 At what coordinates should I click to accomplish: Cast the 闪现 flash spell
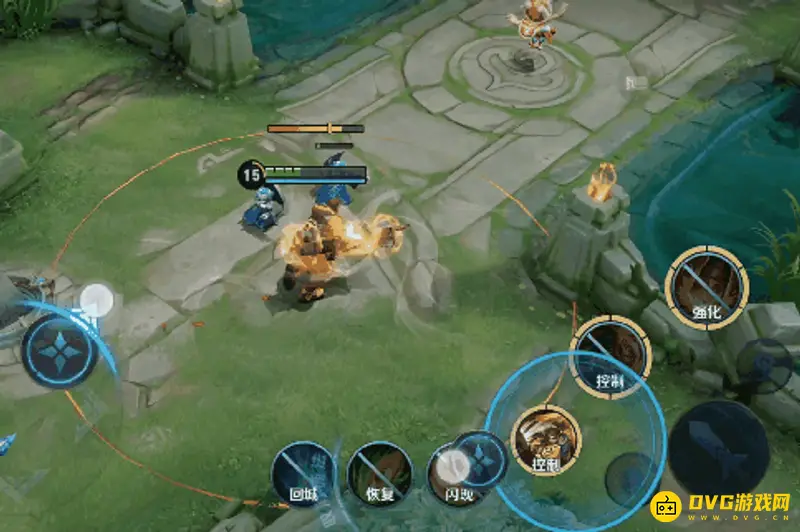click(x=457, y=470)
